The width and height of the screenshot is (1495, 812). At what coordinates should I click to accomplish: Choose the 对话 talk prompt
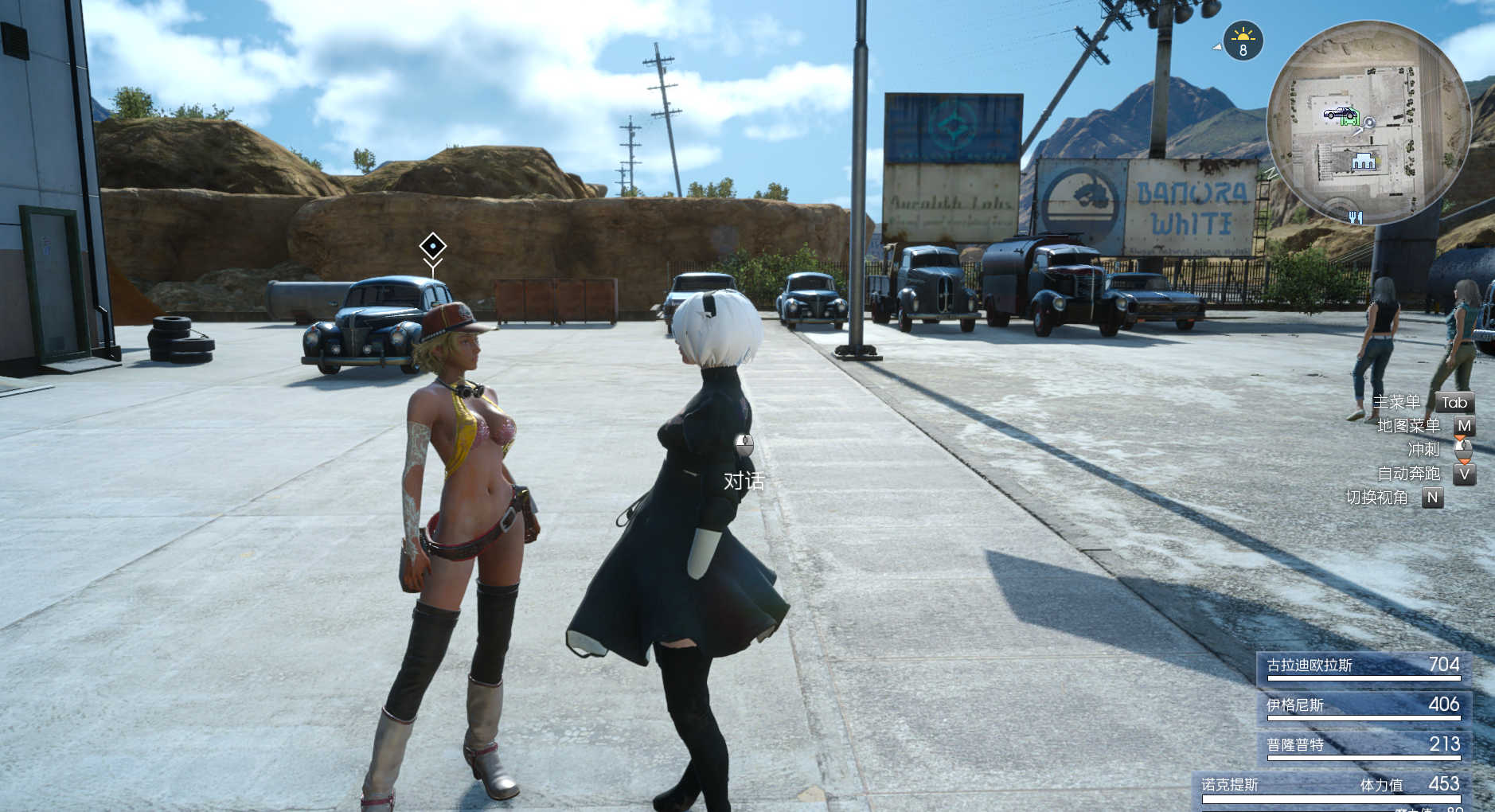[744, 480]
